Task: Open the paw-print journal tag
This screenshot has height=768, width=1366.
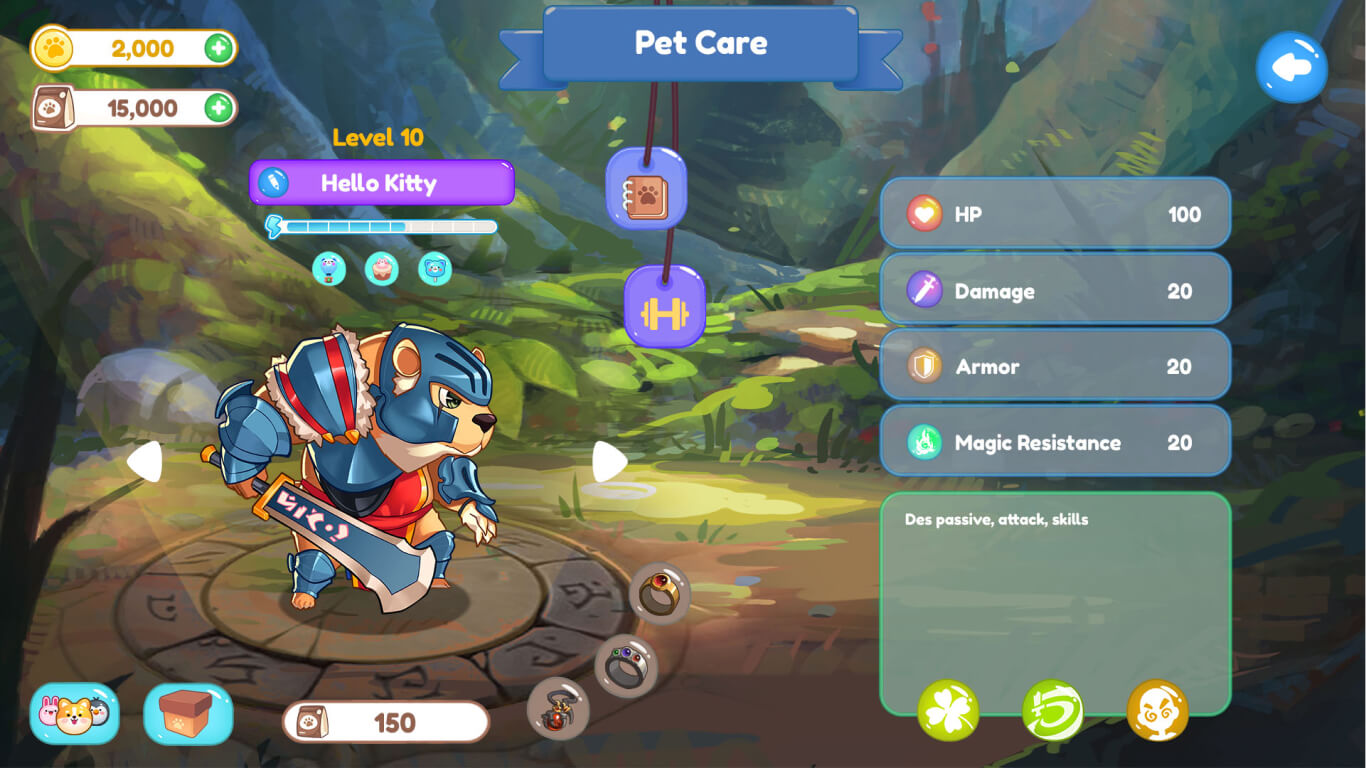Action: (646, 189)
